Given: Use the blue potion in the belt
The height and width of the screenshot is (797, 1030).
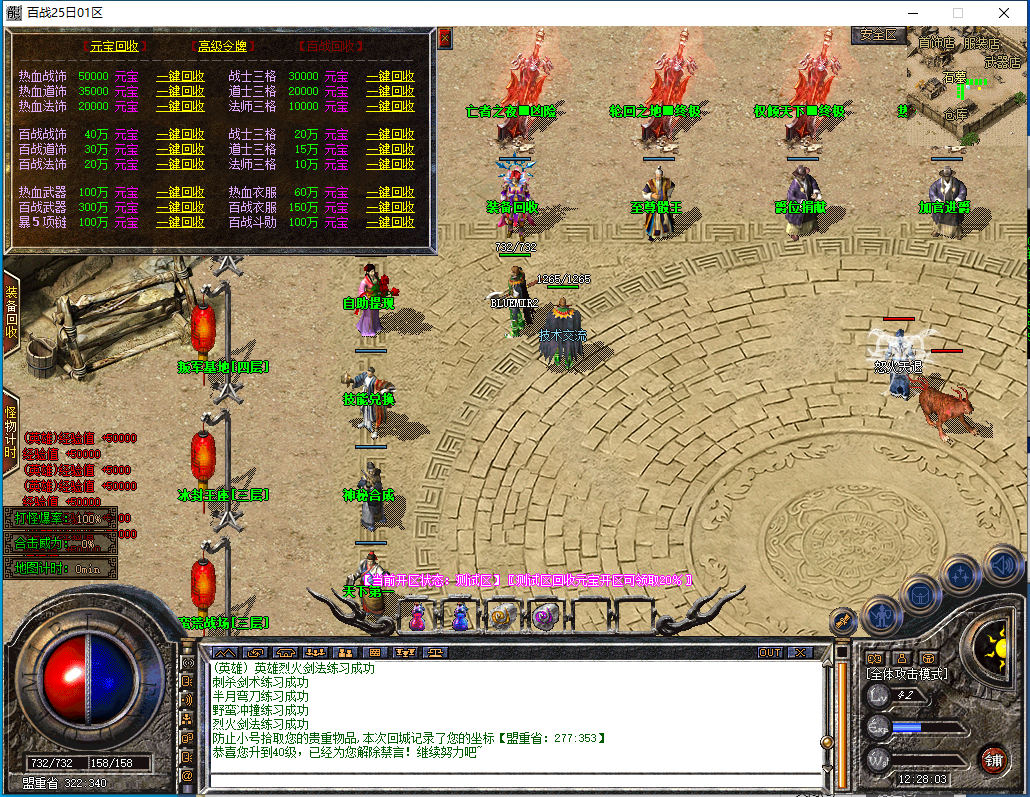Looking at the screenshot, I should click(x=460, y=617).
